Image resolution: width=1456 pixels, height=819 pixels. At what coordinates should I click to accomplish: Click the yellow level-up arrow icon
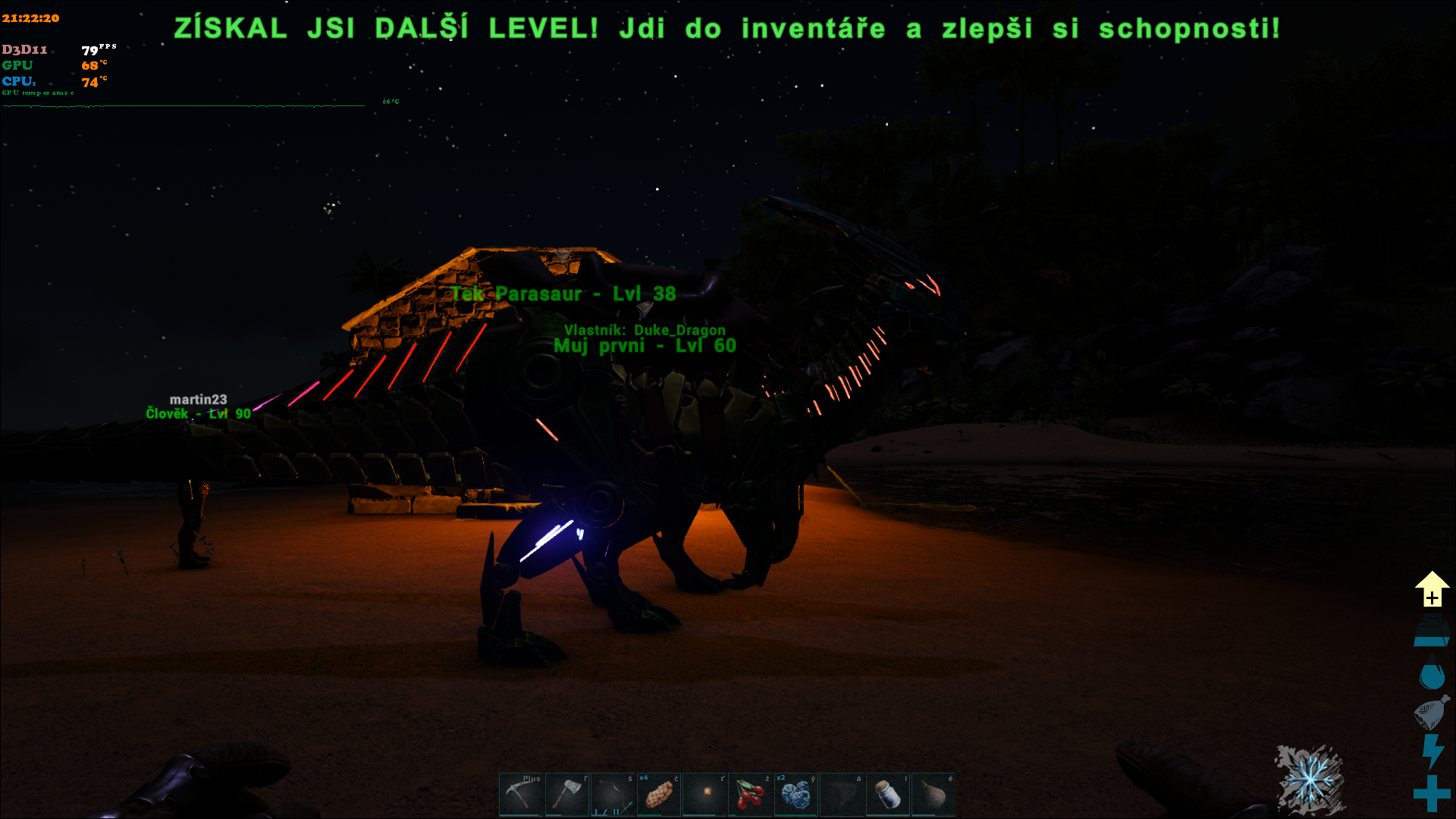coord(1432,589)
